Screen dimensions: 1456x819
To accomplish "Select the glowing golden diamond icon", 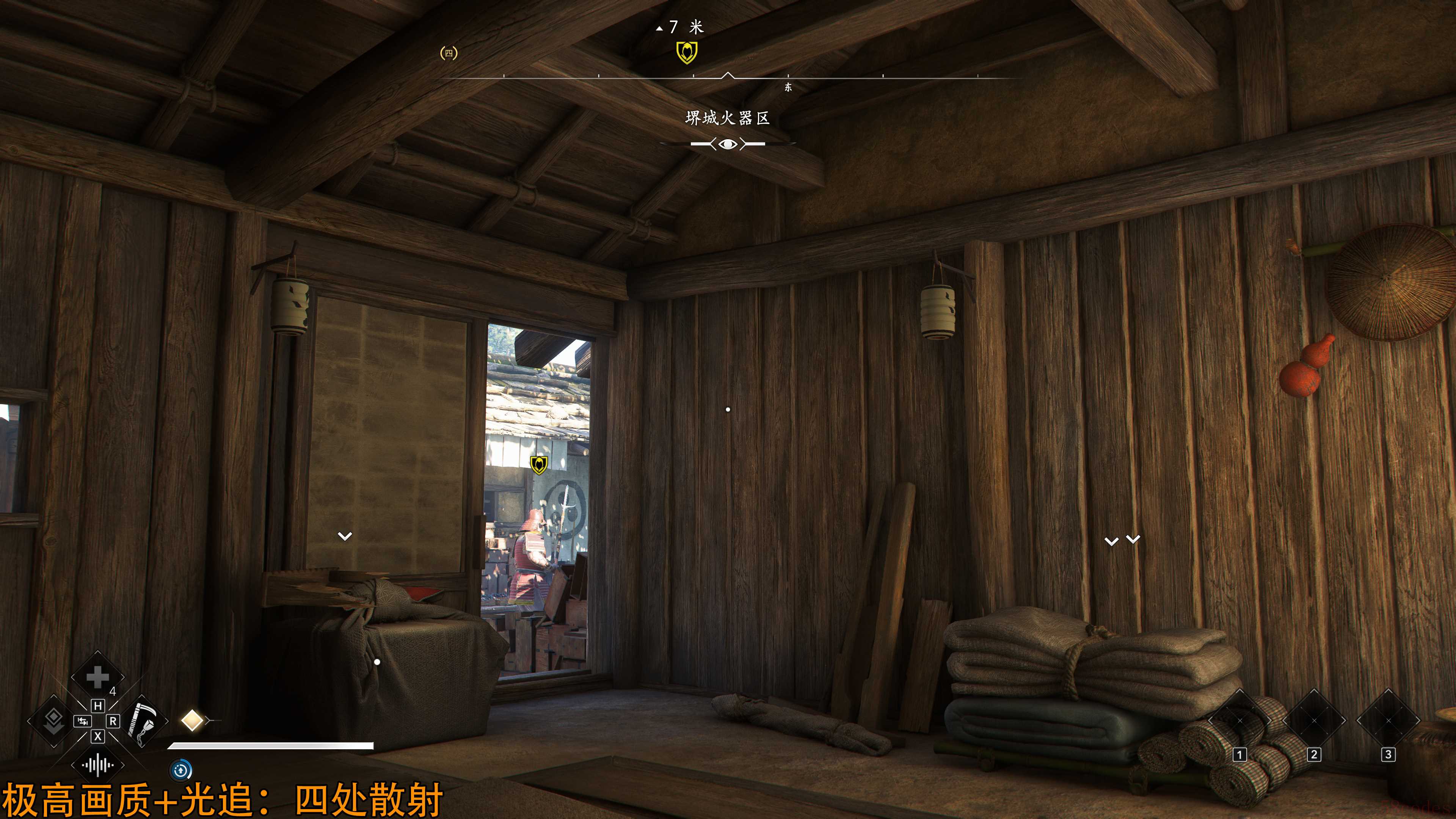I will (192, 721).
